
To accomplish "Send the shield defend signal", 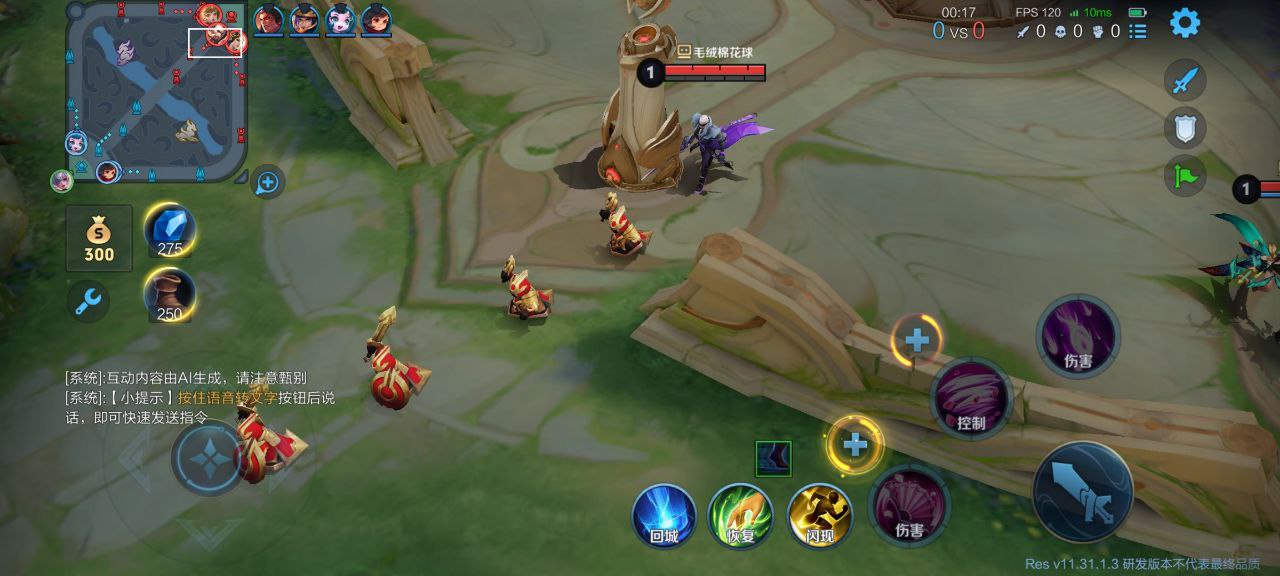I will [1185, 128].
